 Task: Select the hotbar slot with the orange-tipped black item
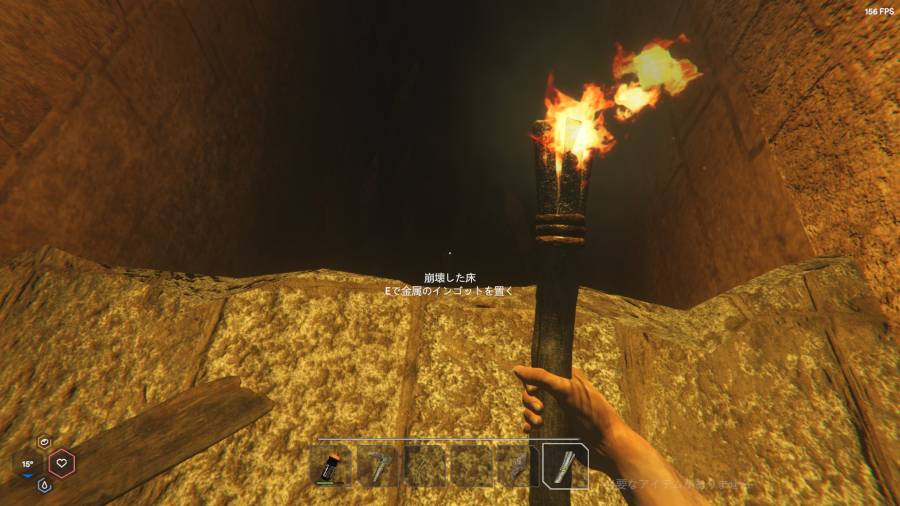point(332,467)
